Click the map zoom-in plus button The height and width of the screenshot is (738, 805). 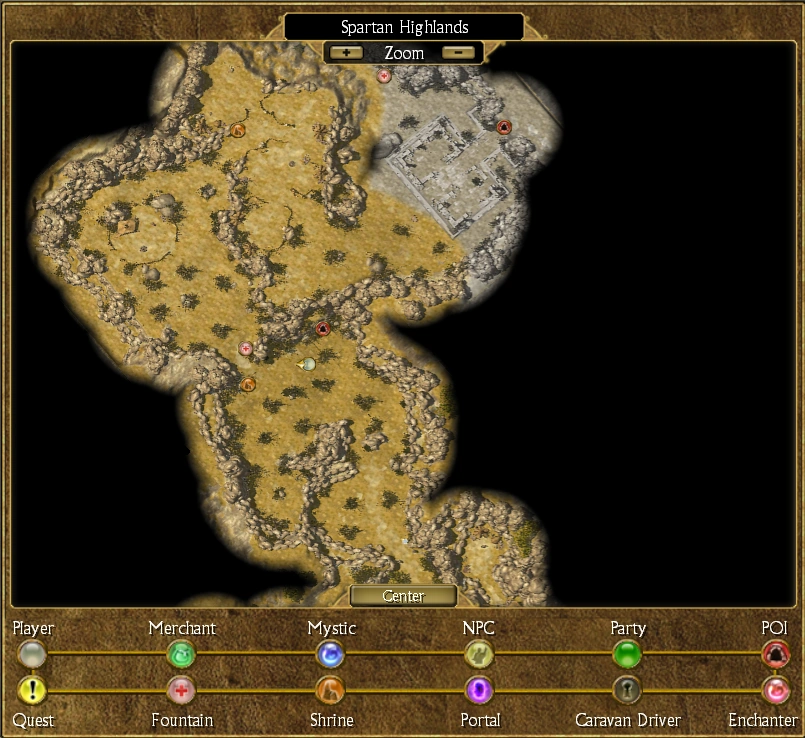(346, 52)
